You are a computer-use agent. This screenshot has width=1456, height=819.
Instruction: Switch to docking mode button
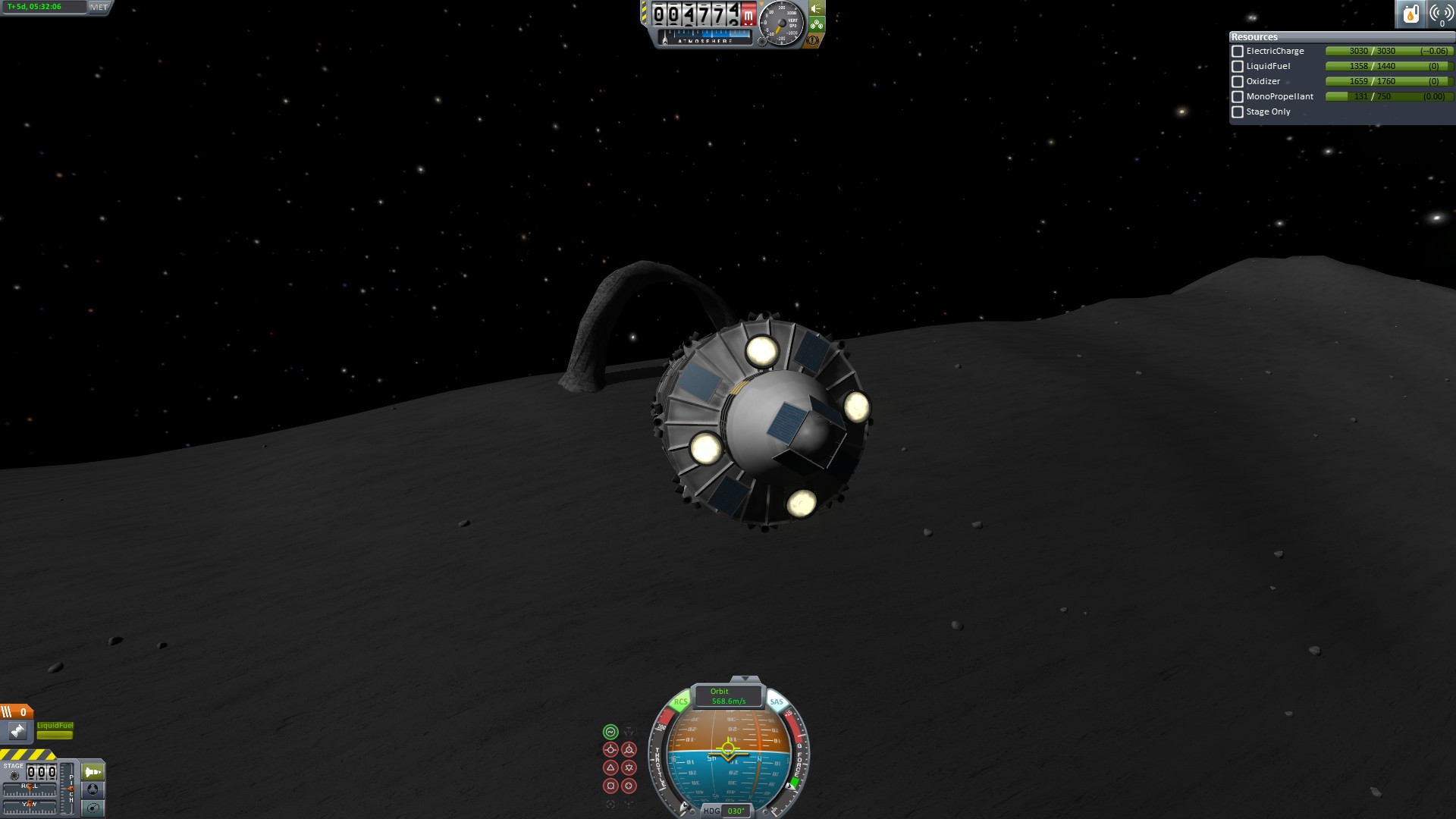pyautogui.click(x=93, y=789)
